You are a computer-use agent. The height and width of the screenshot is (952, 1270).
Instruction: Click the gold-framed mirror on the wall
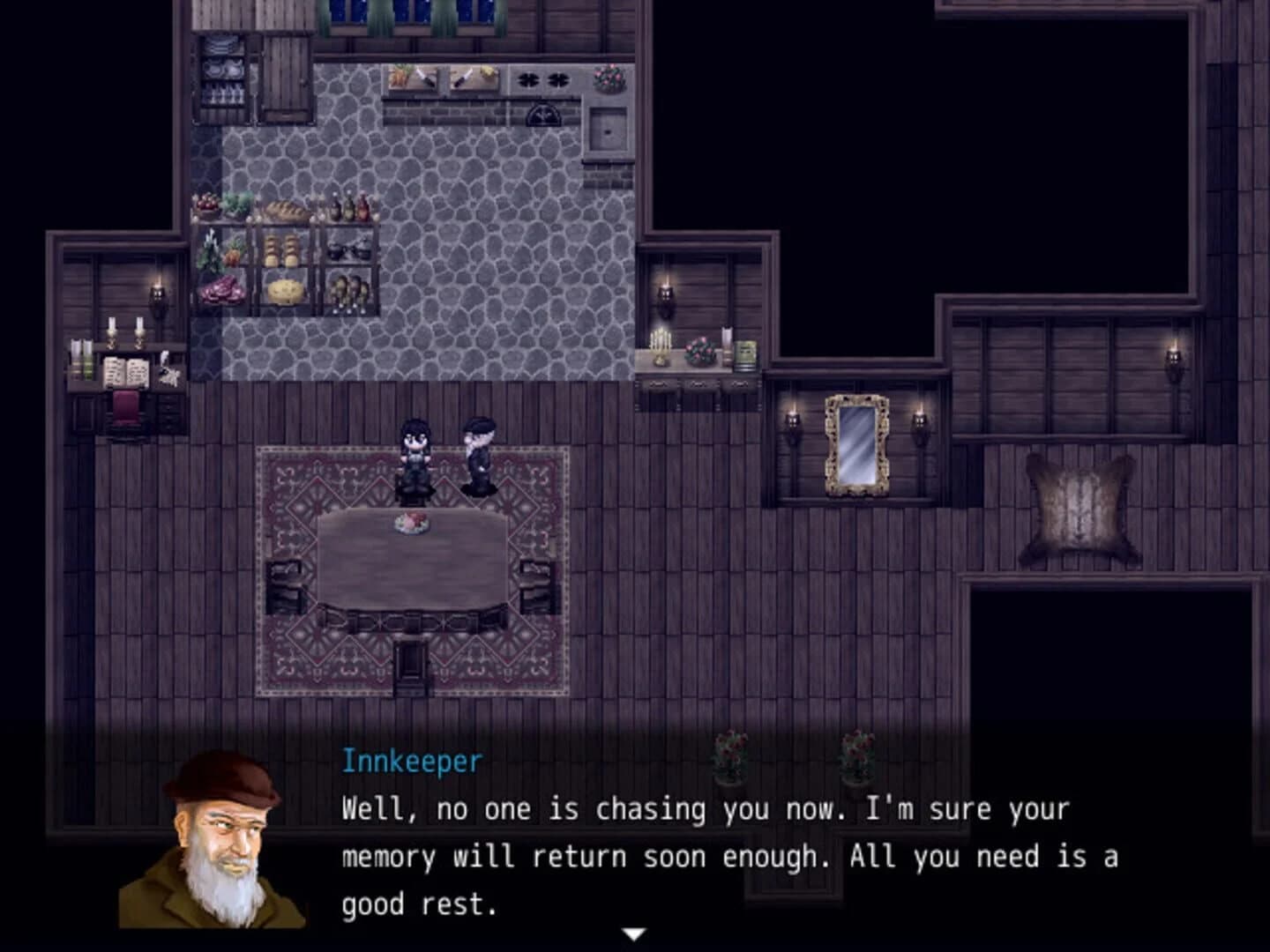pyautogui.click(x=857, y=445)
